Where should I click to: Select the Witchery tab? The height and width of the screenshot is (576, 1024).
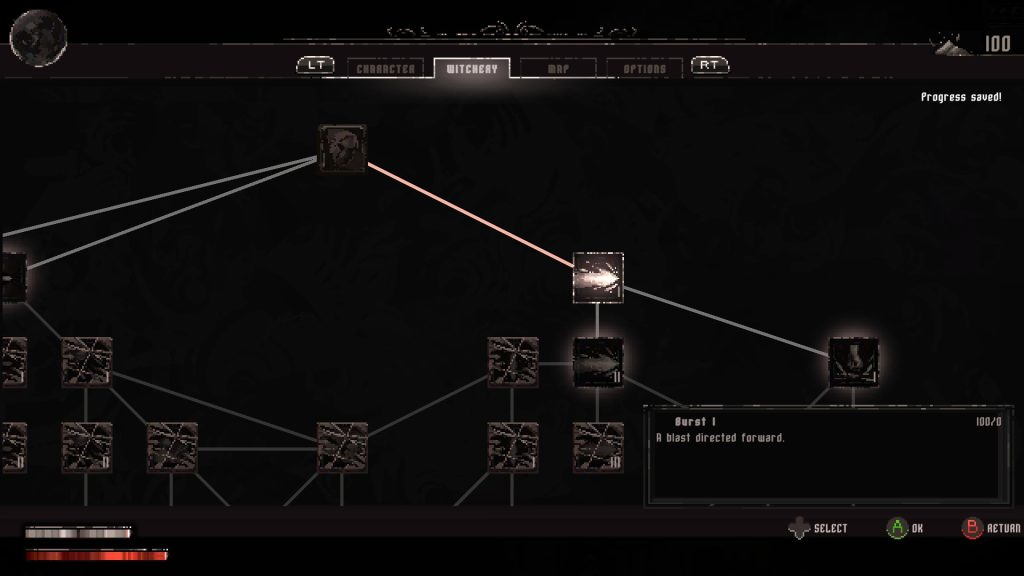click(471, 69)
